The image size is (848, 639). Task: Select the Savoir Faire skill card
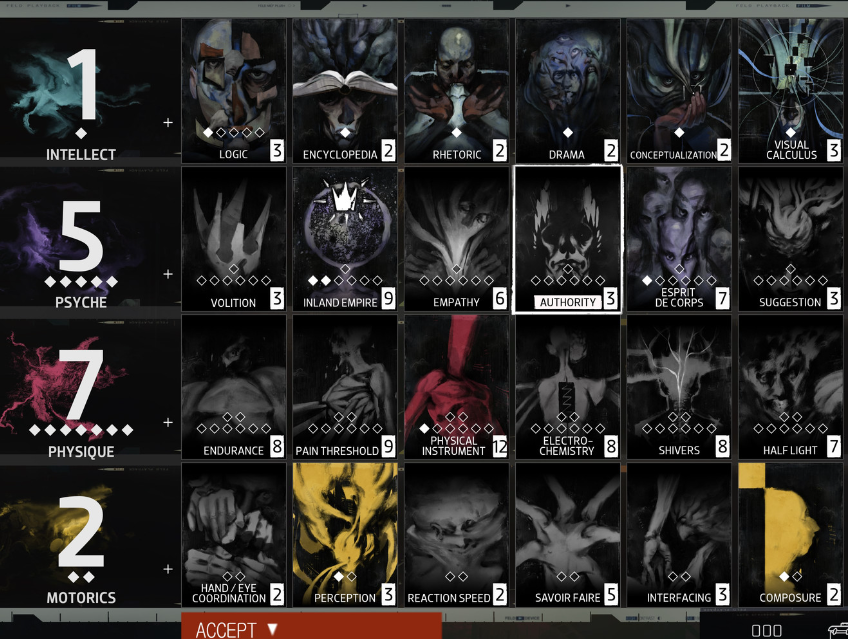567,533
